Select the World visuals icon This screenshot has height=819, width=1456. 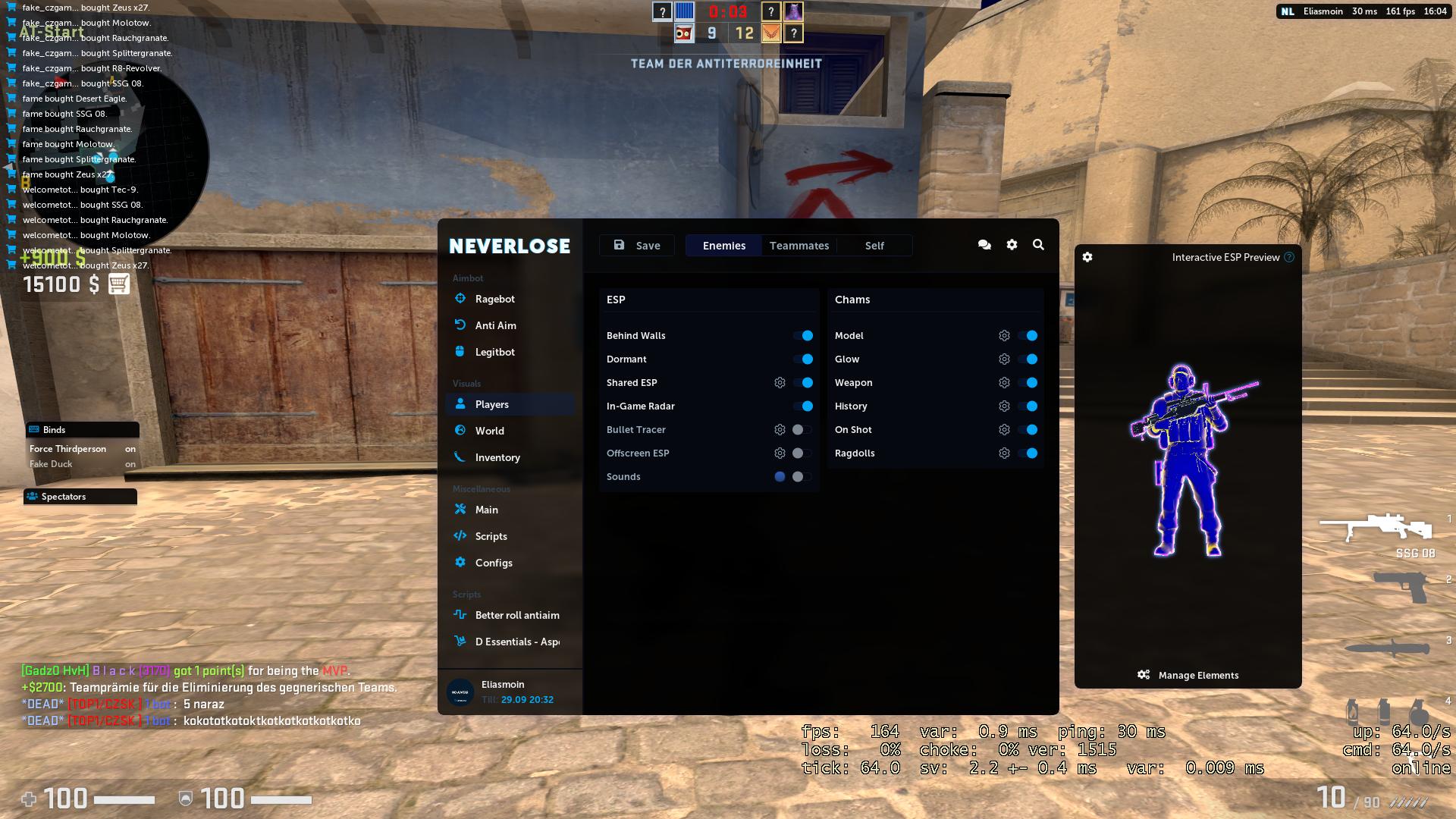click(x=460, y=430)
